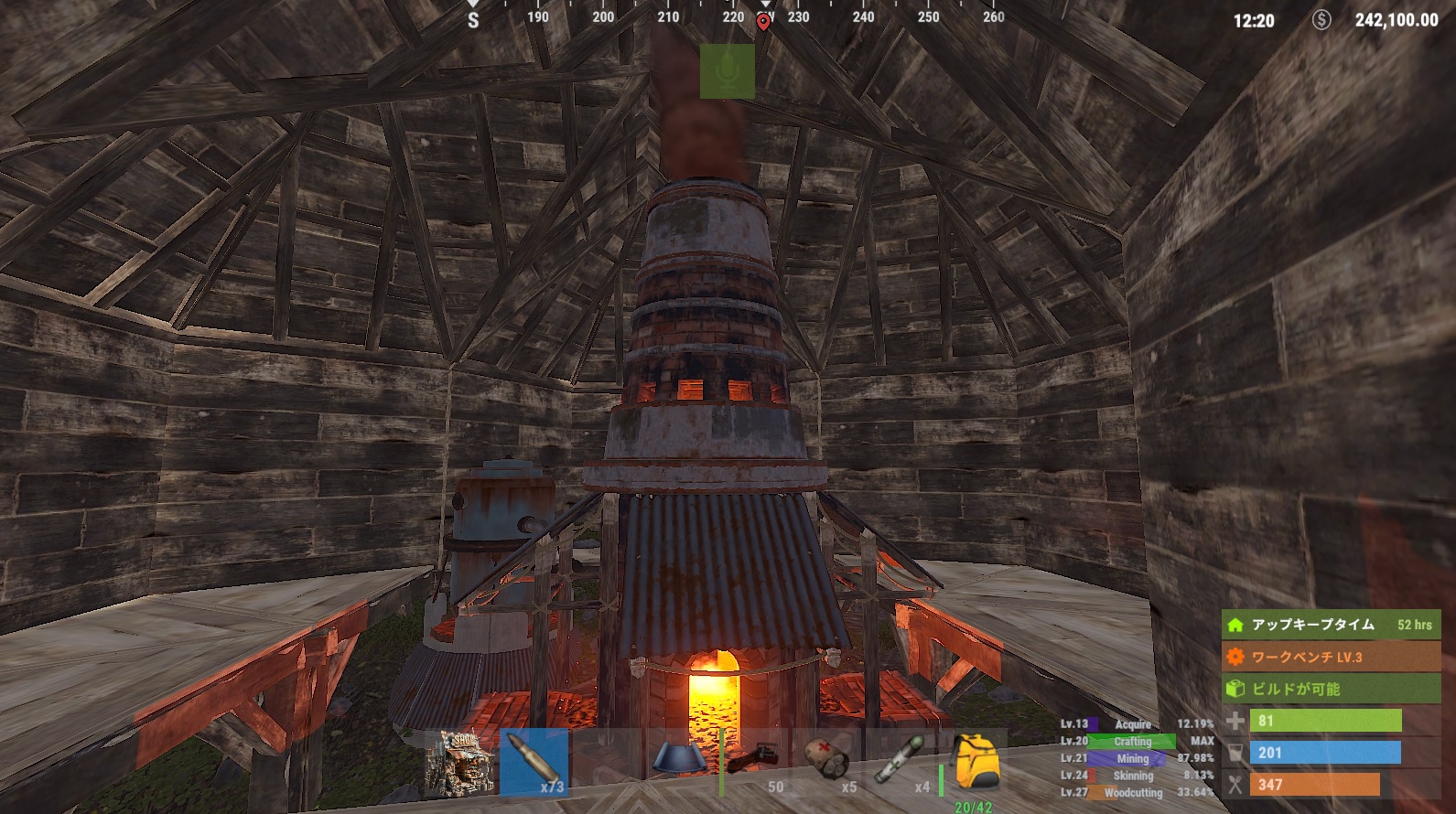The image size is (1456, 814).
Task: Equip the gun in the hotbar
Action: 753,761
